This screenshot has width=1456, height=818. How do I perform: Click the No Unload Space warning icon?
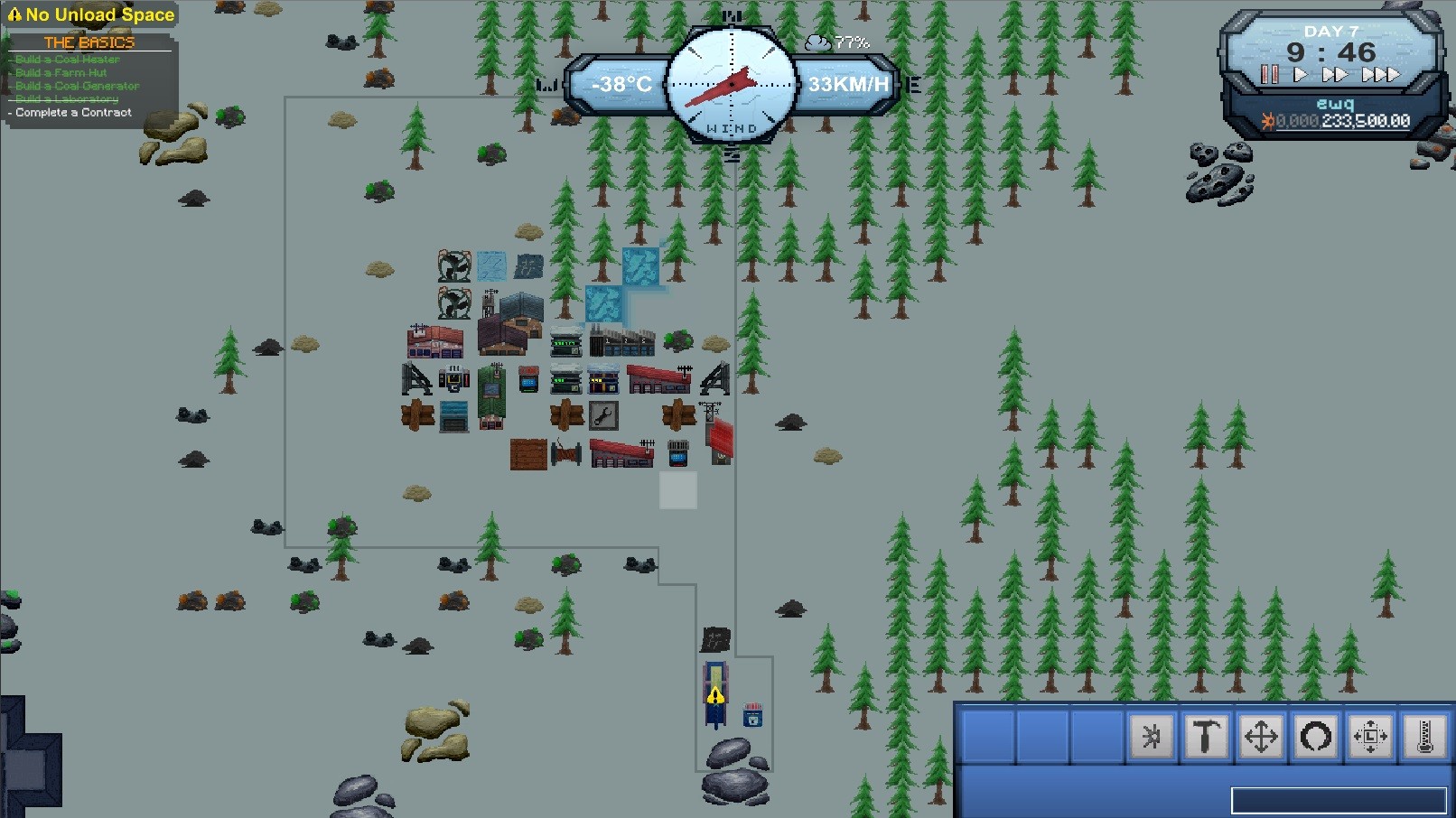pos(14,14)
